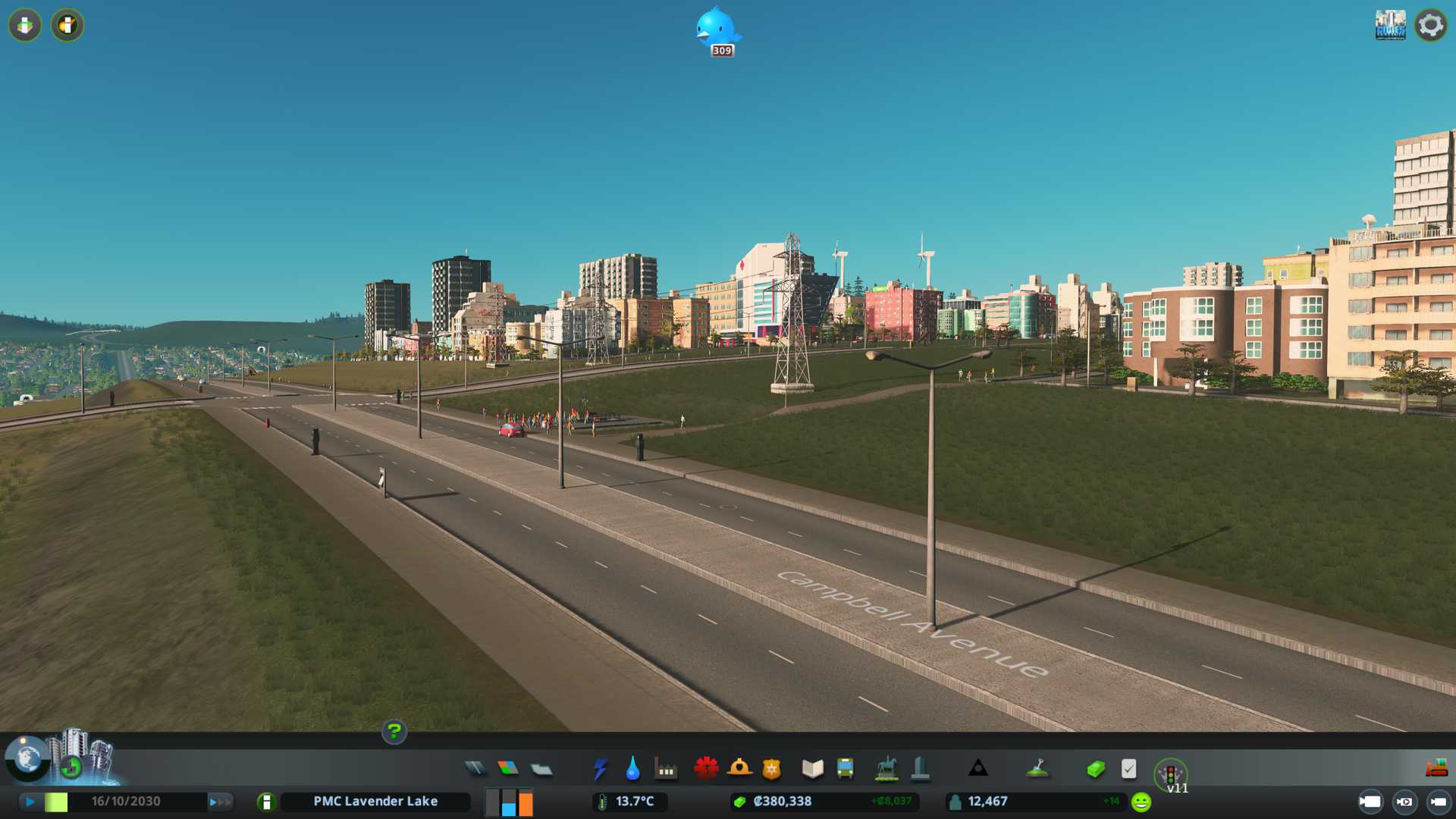This screenshot has width=1456, height=819.
Task: Open the Police badge menu
Action: pos(771,769)
